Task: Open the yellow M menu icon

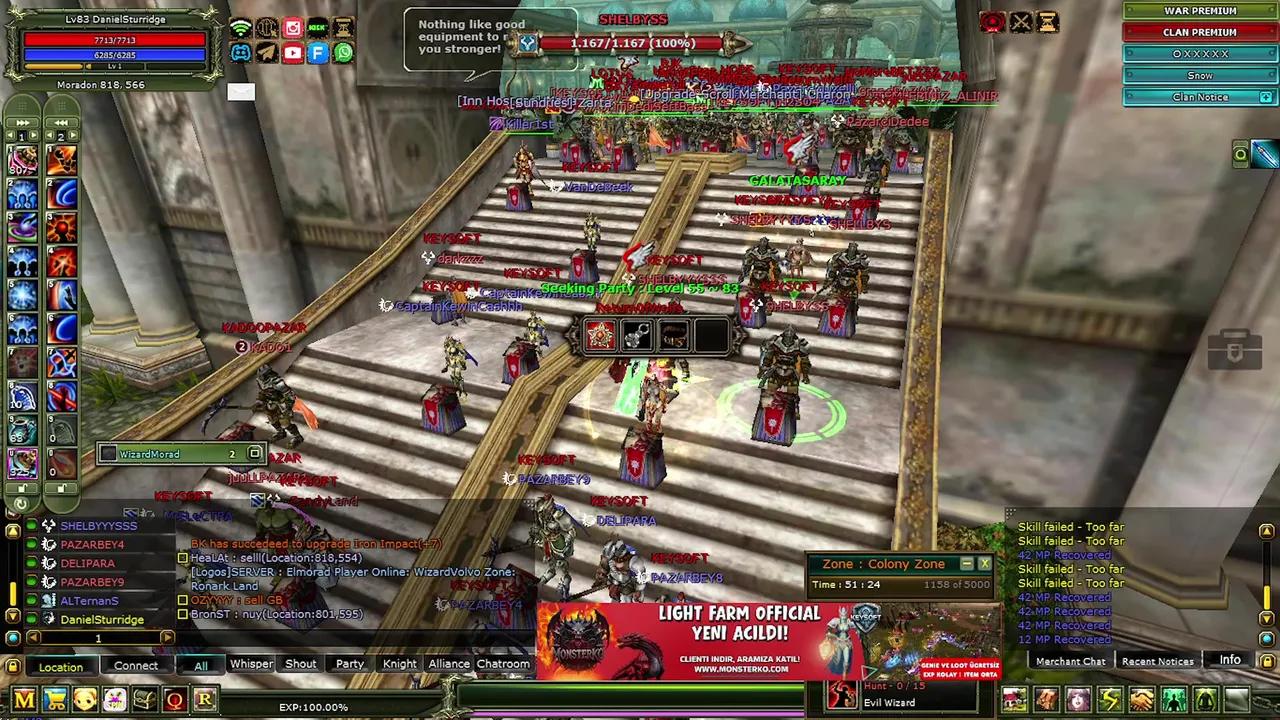Action: click(x=24, y=700)
